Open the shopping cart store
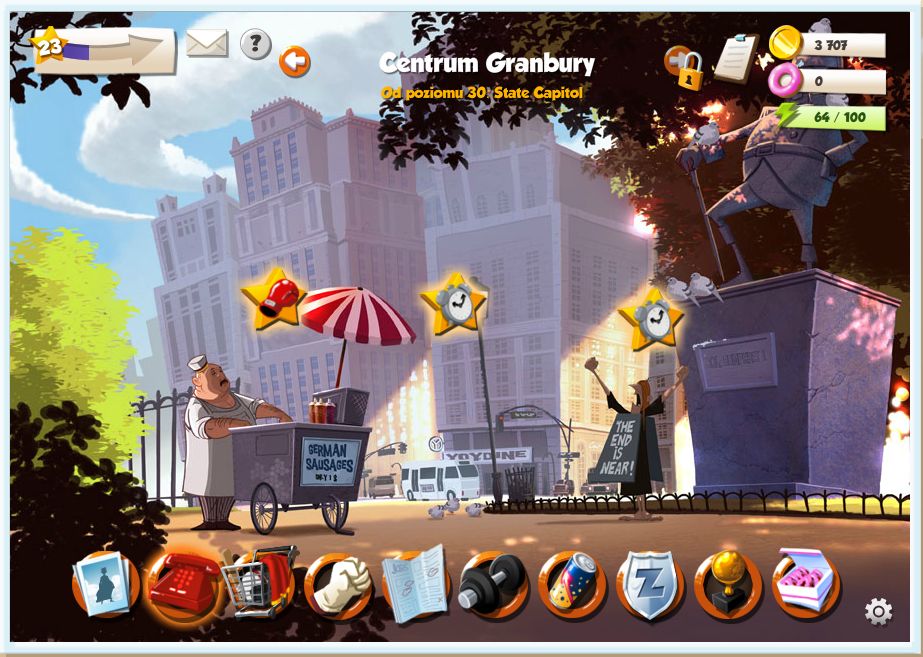The image size is (923, 657). (260, 584)
